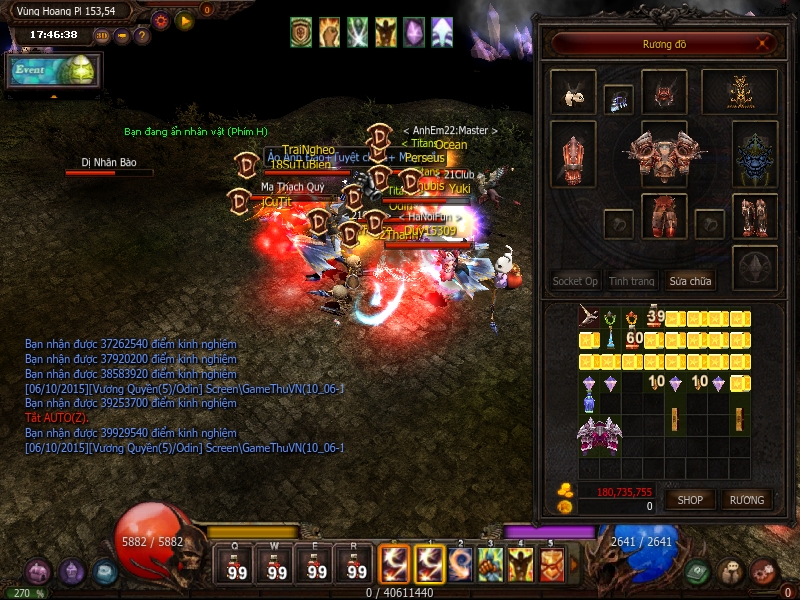
Task: Pick the purple wings in the inventory
Action: click(x=600, y=435)
